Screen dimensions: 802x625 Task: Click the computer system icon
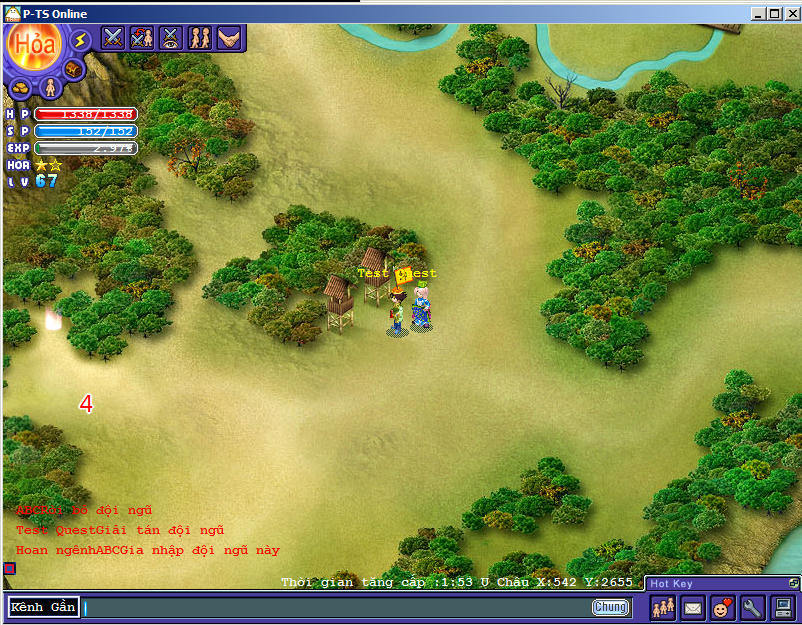click(x=782, y=607)
